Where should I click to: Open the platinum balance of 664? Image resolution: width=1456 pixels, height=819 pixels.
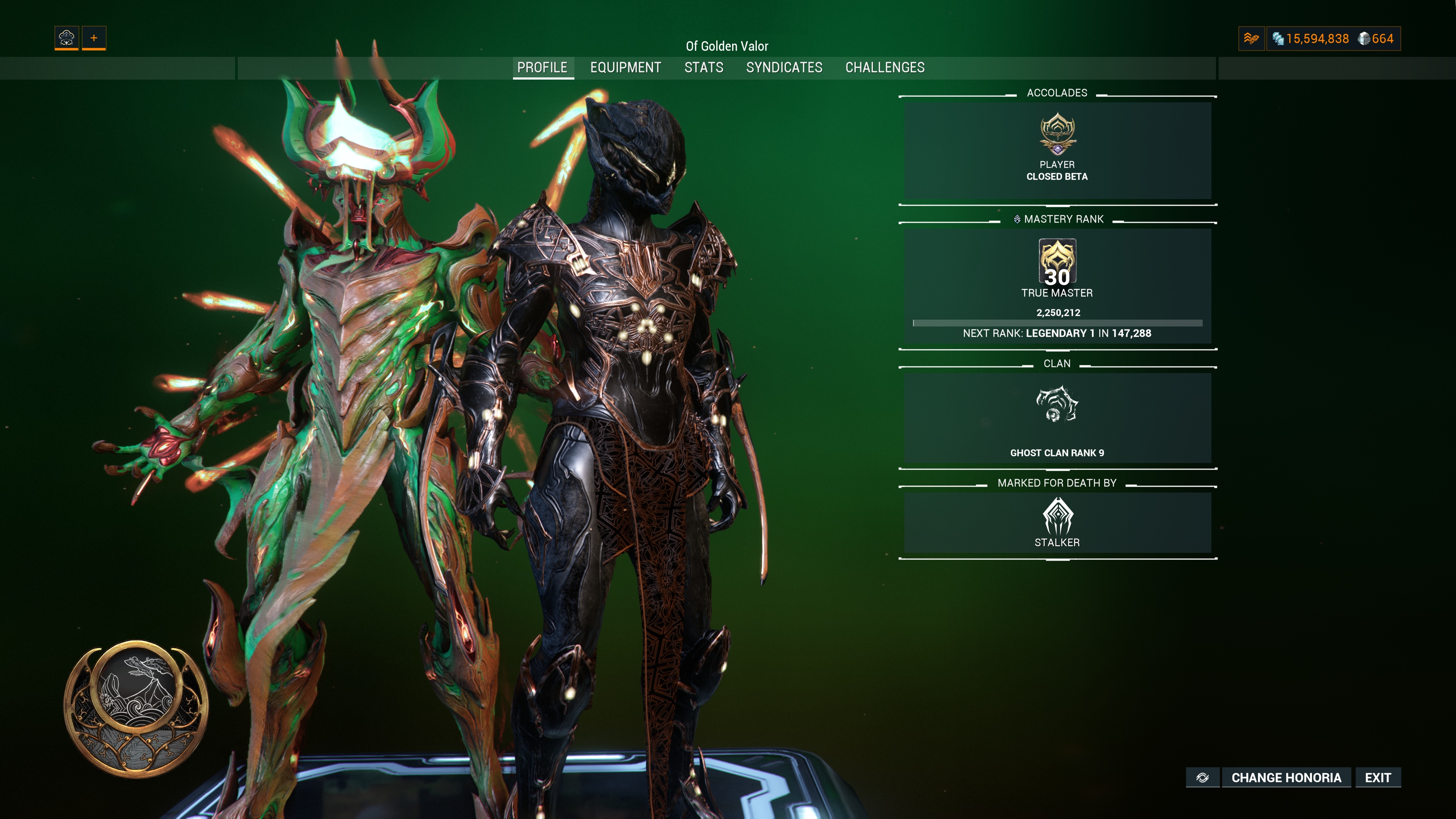(1376, 38)
